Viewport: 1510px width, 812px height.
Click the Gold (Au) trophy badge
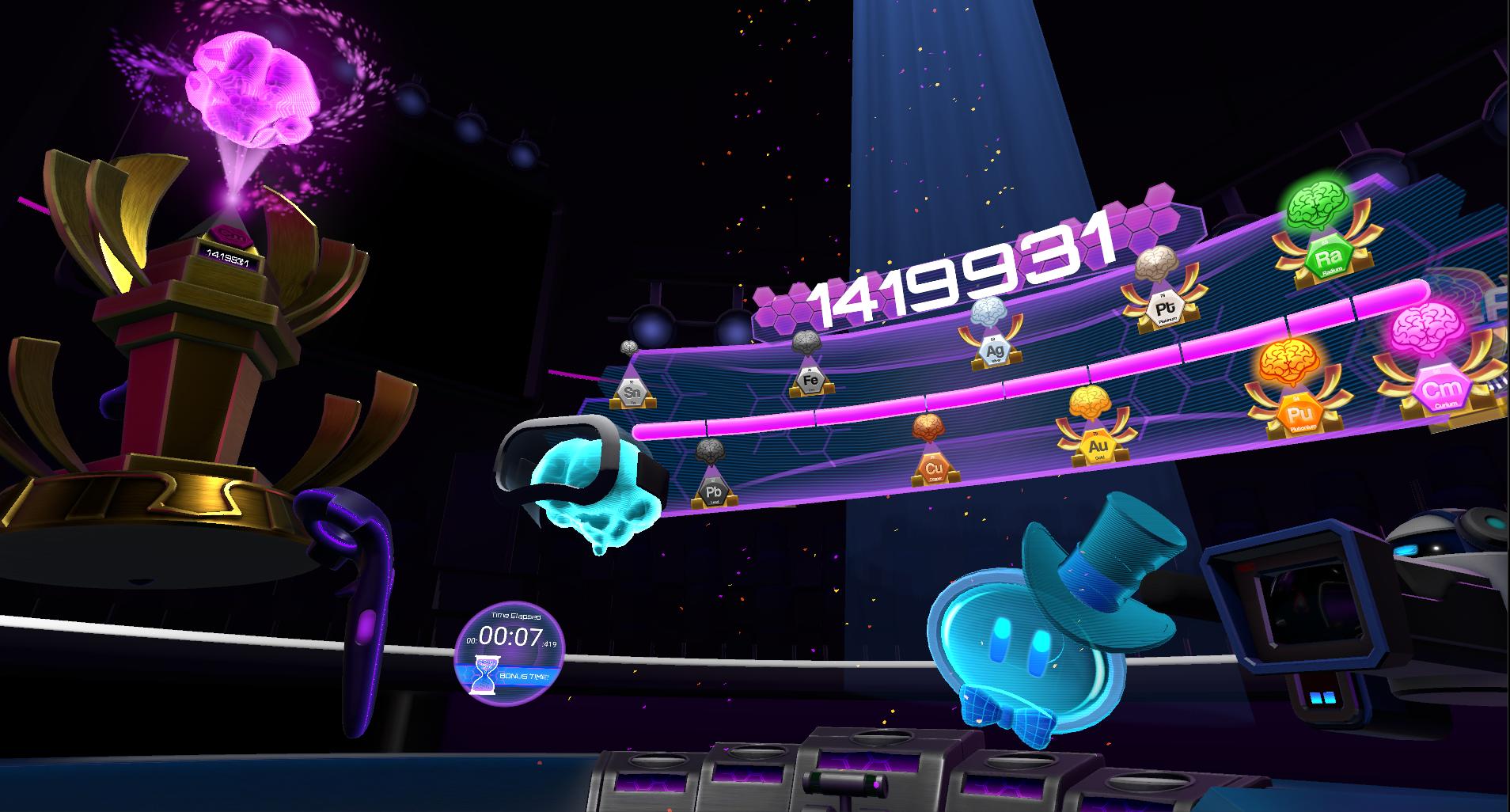tap(1097, 446)
